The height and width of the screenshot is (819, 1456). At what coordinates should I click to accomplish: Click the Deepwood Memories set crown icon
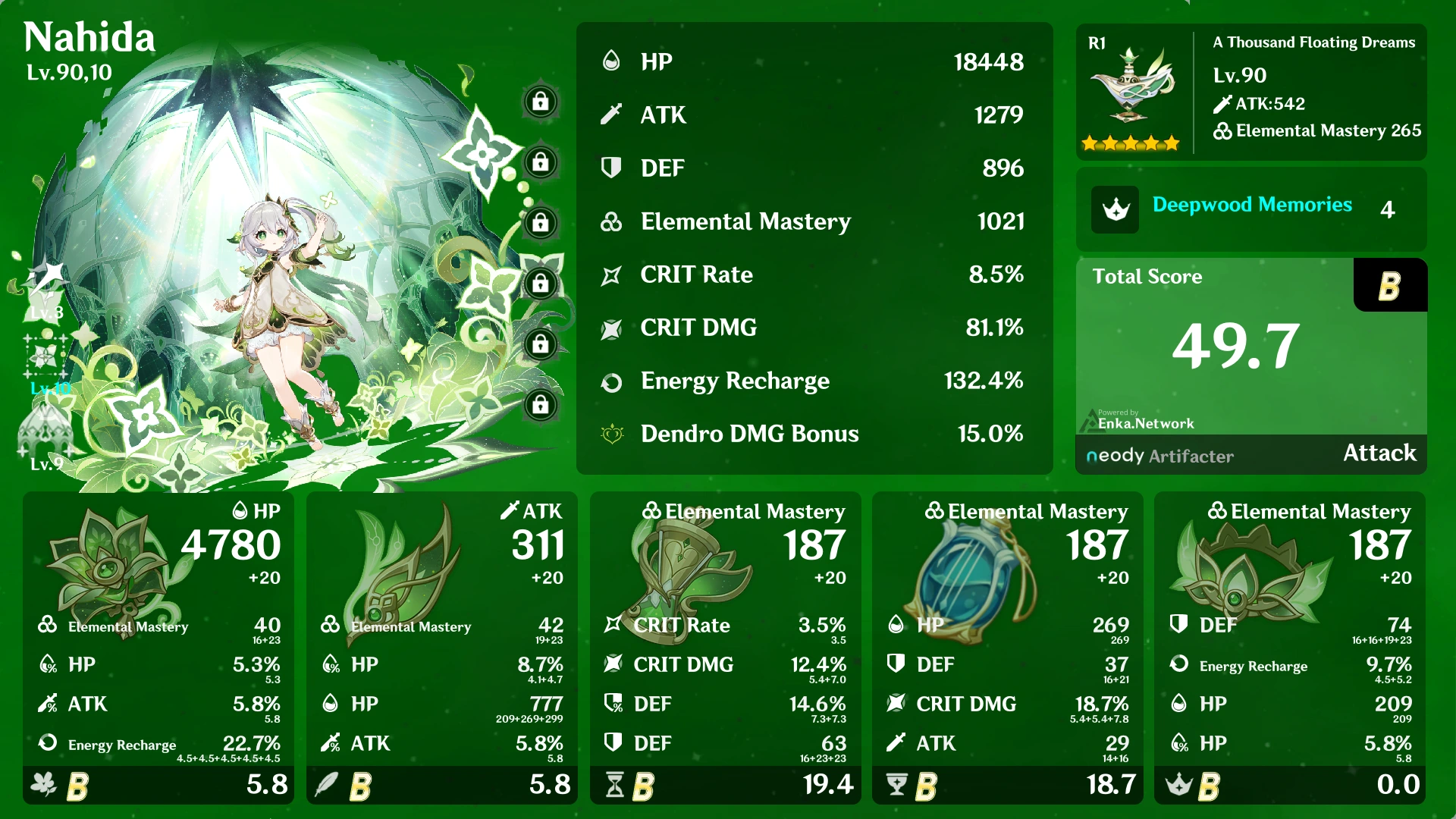[x=1114, y=210]
